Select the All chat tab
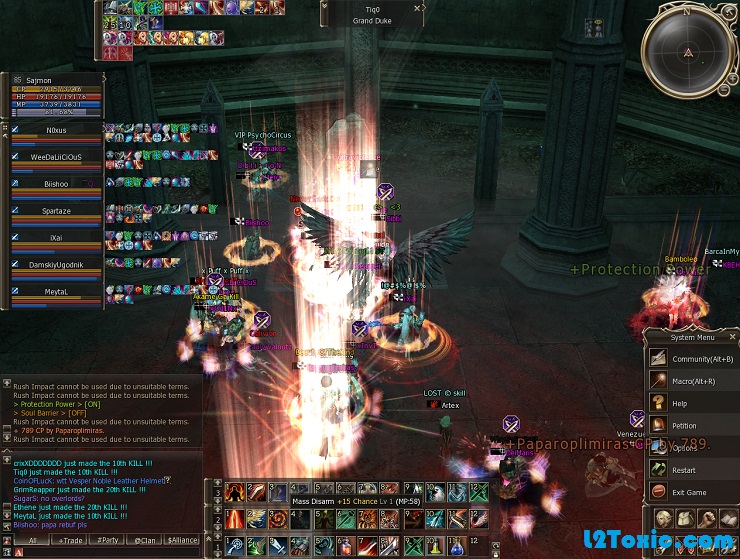The image size is (740, 559). 32,540
